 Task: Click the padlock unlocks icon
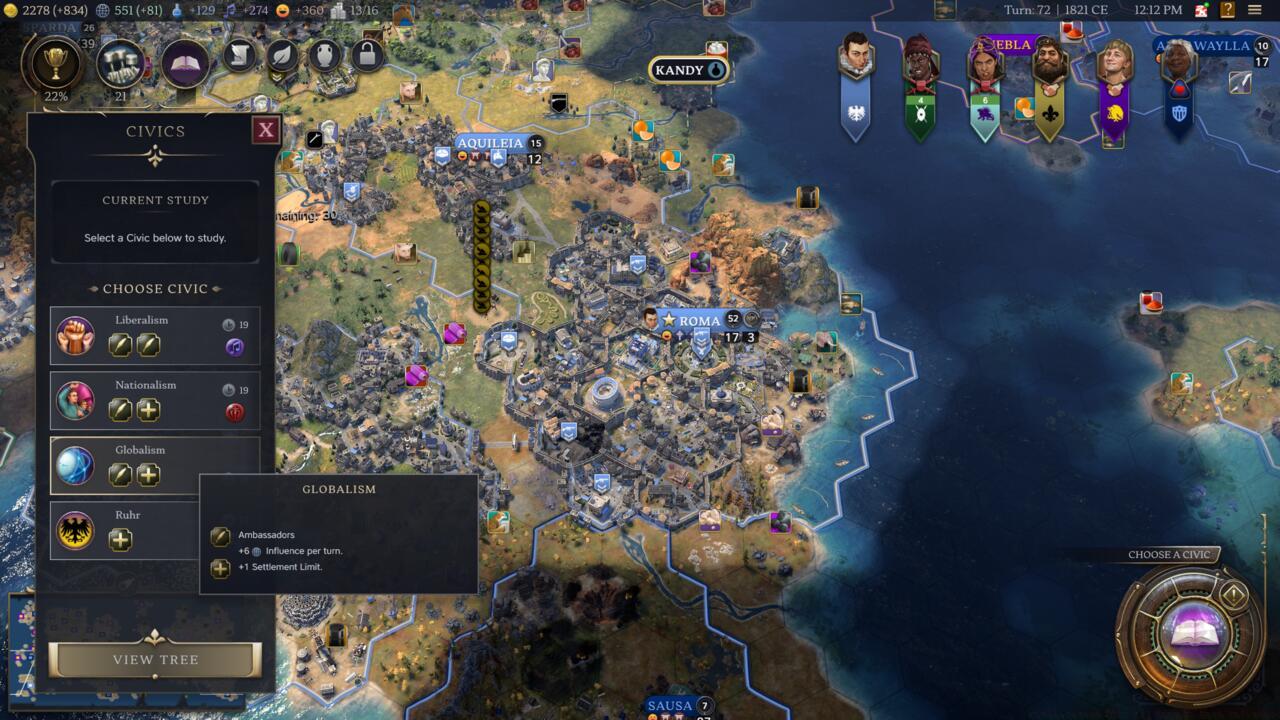367,54
